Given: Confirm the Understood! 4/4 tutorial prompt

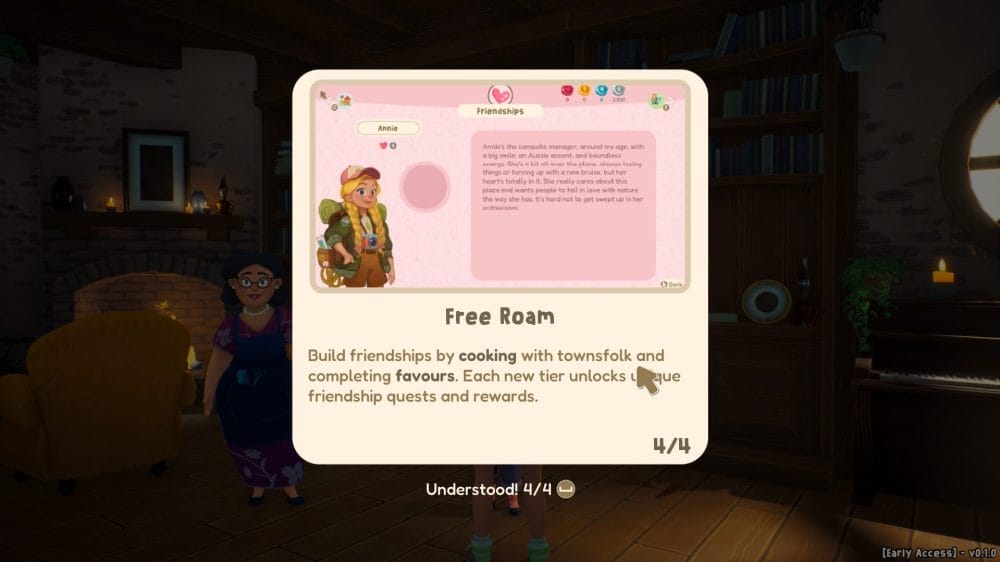Looking at the screenshot, I should [499, 489].
